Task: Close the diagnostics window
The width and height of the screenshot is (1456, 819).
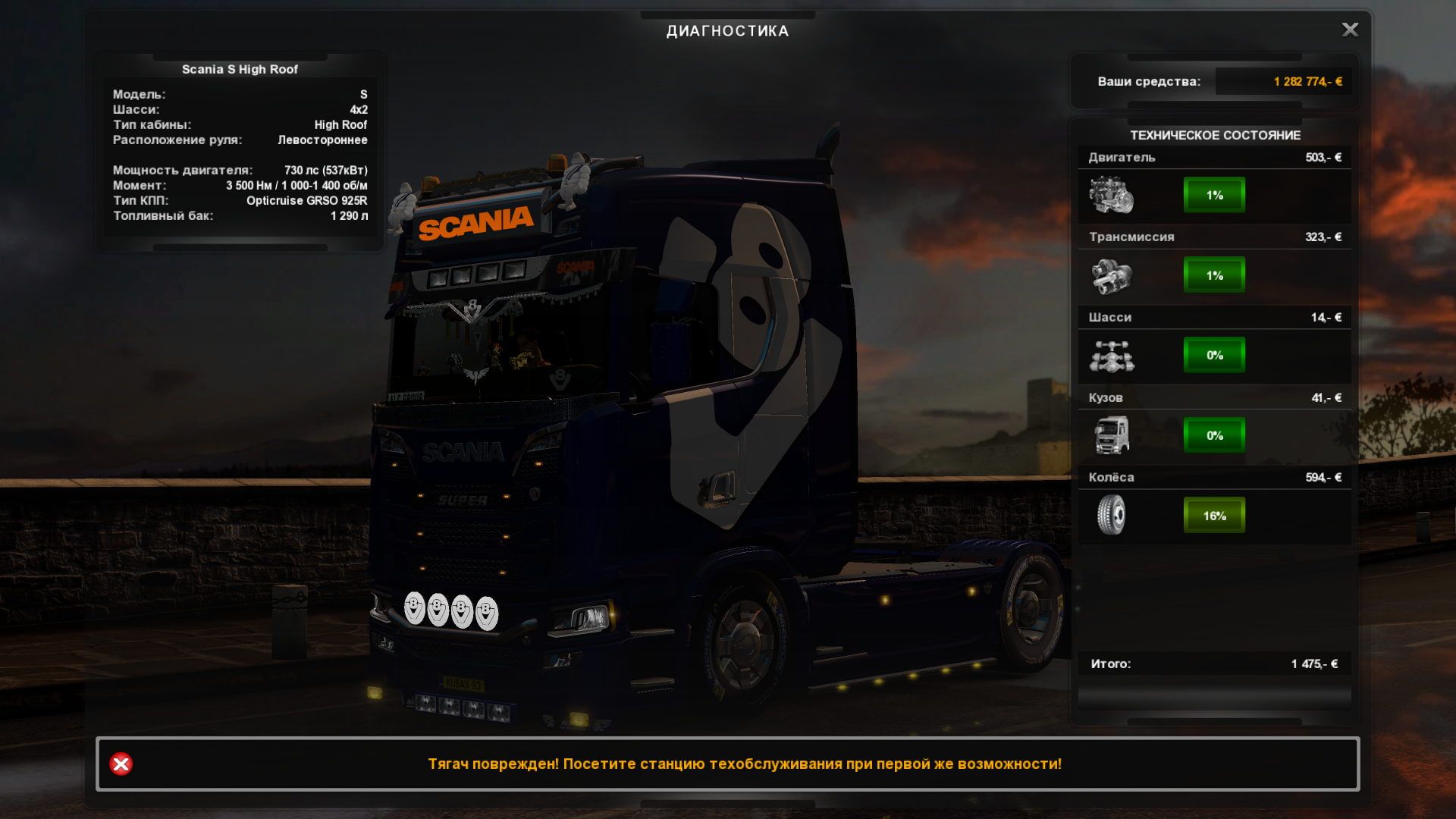Action: (1350, 30)
